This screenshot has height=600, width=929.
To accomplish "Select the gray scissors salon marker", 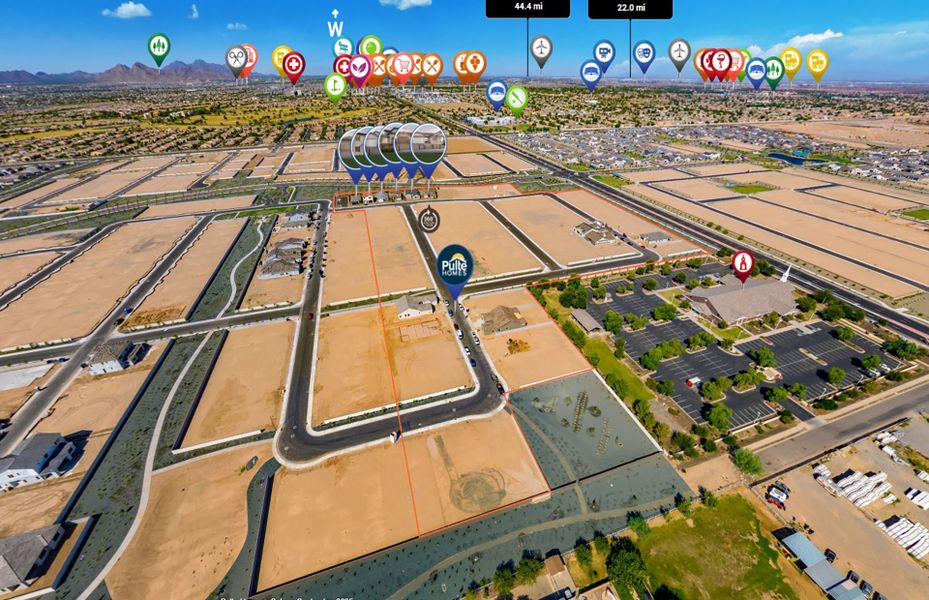I will 236,58.
